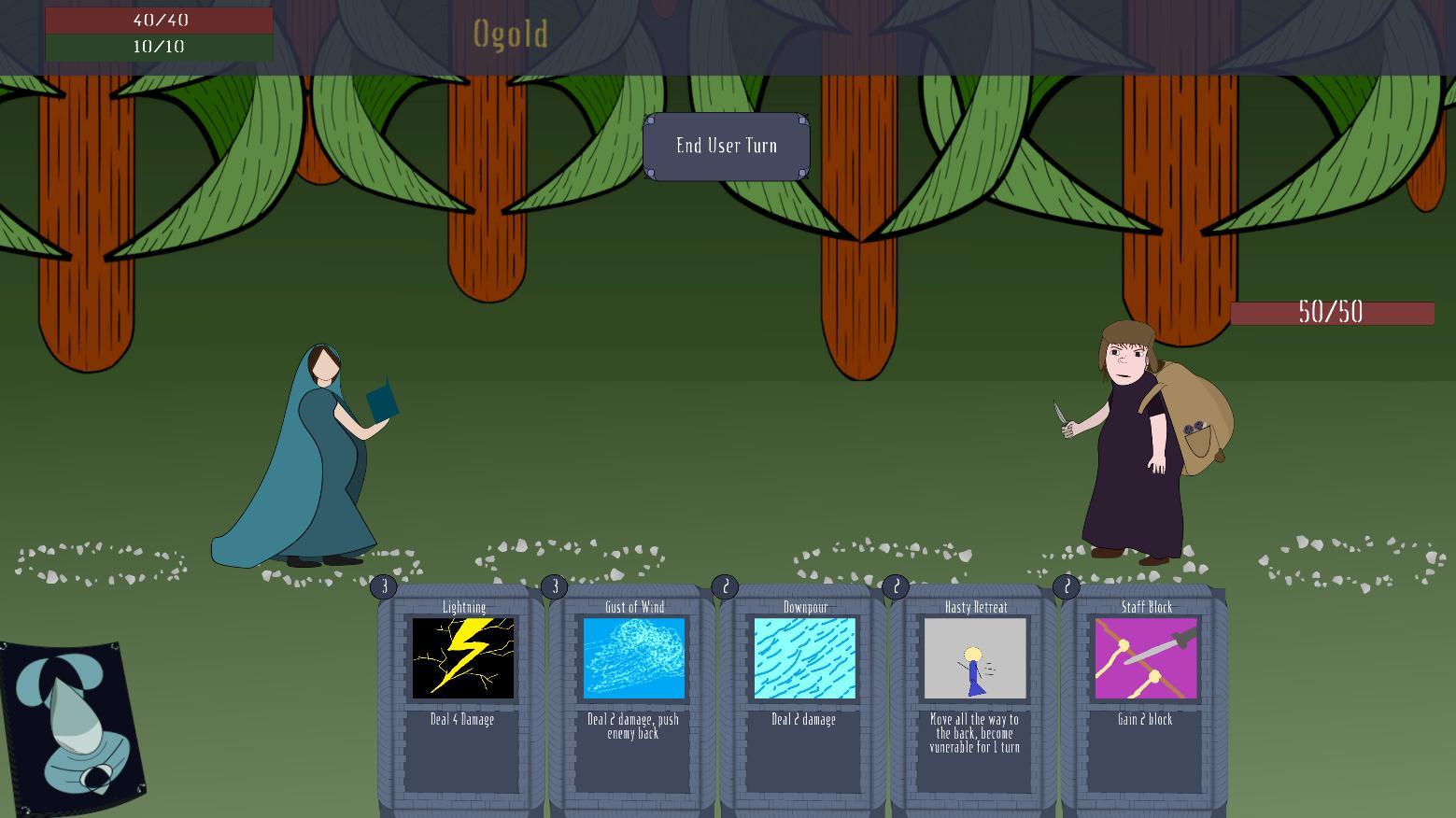
Task: Click the Ogold title text
Action: click(x=510, y=35)
